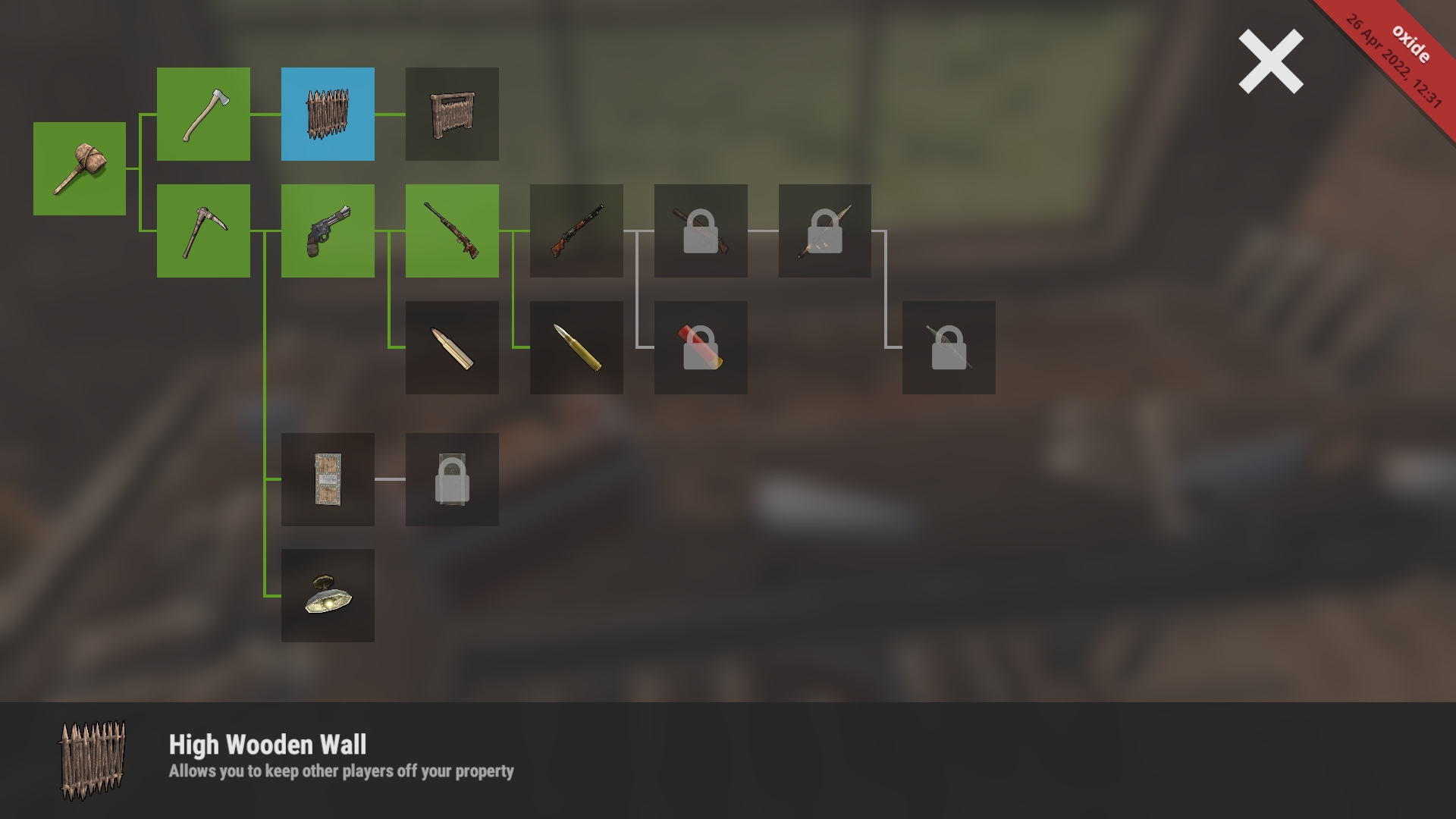The height and width of the screenshot is (819, 1456).
Task: Open the locked node in the lower right branch
Action: coord(948,347)
